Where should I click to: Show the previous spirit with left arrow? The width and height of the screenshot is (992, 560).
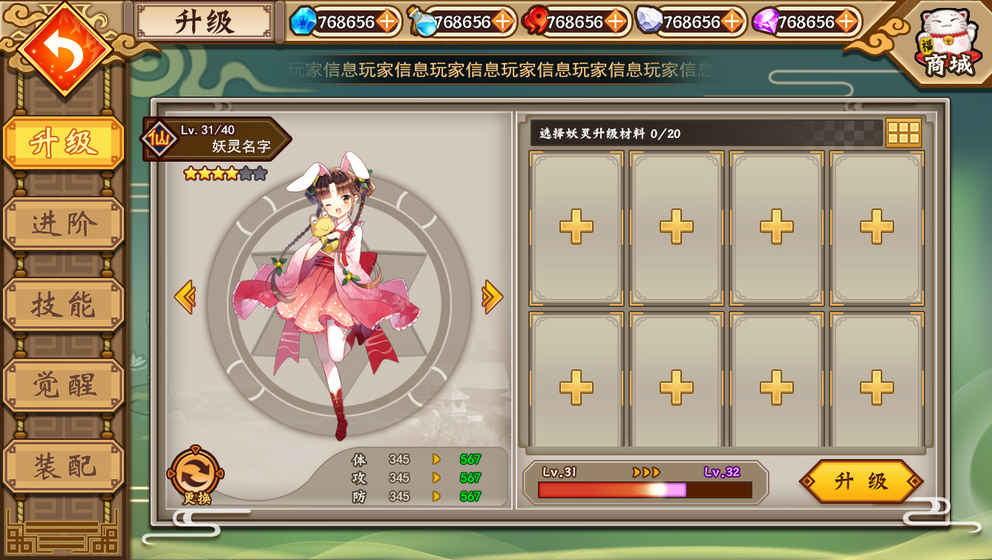[x=184, y=296]
